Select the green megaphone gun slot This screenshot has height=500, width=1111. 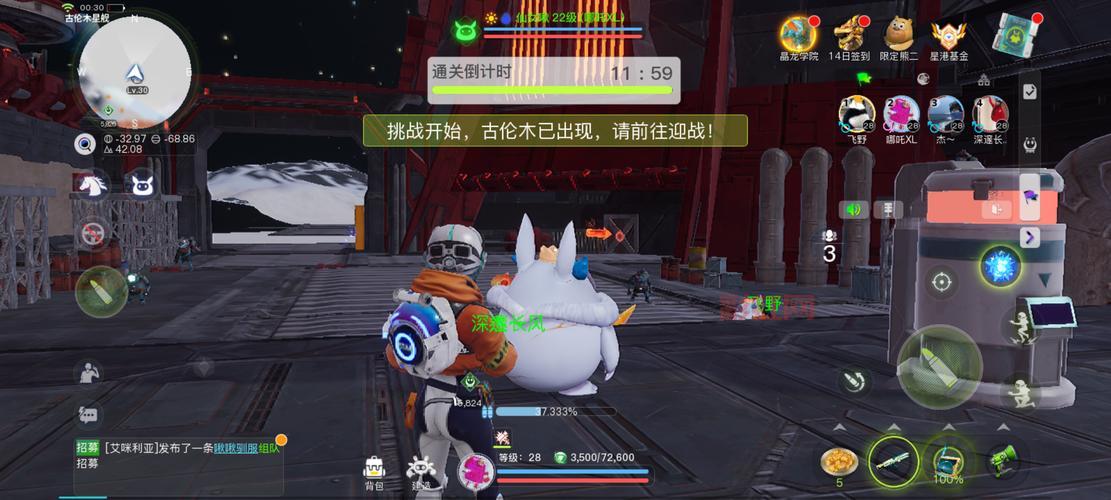coord(1003,460)
